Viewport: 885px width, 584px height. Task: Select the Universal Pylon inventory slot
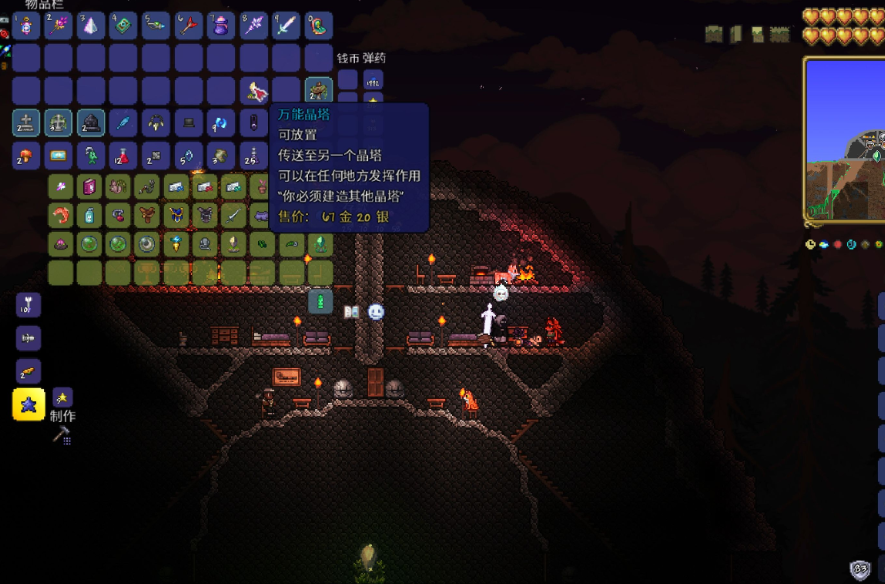[319, 90]
